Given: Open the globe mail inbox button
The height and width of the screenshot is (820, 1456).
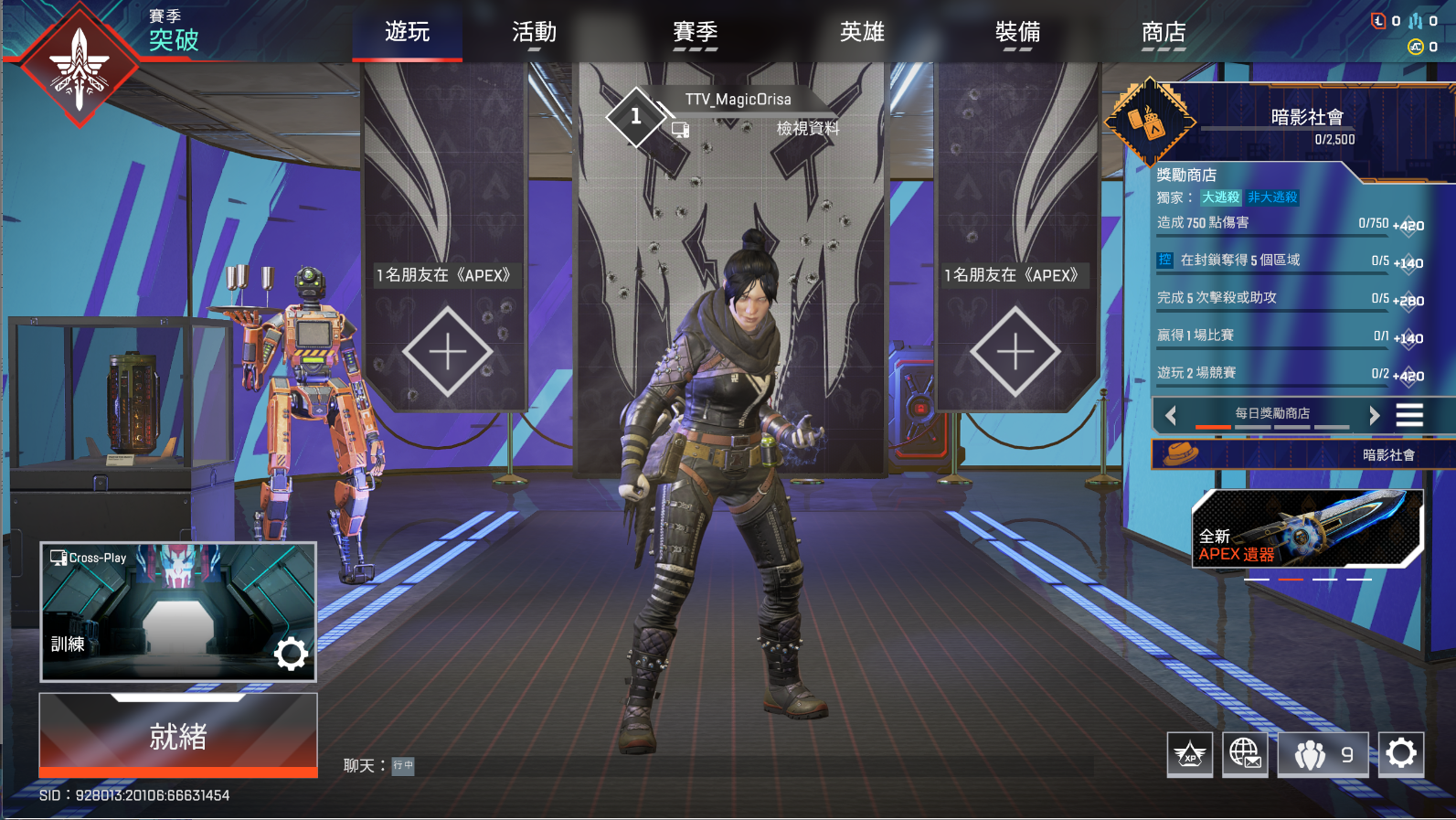Looking at the screenshot, I should click(x=1244, y=754).
